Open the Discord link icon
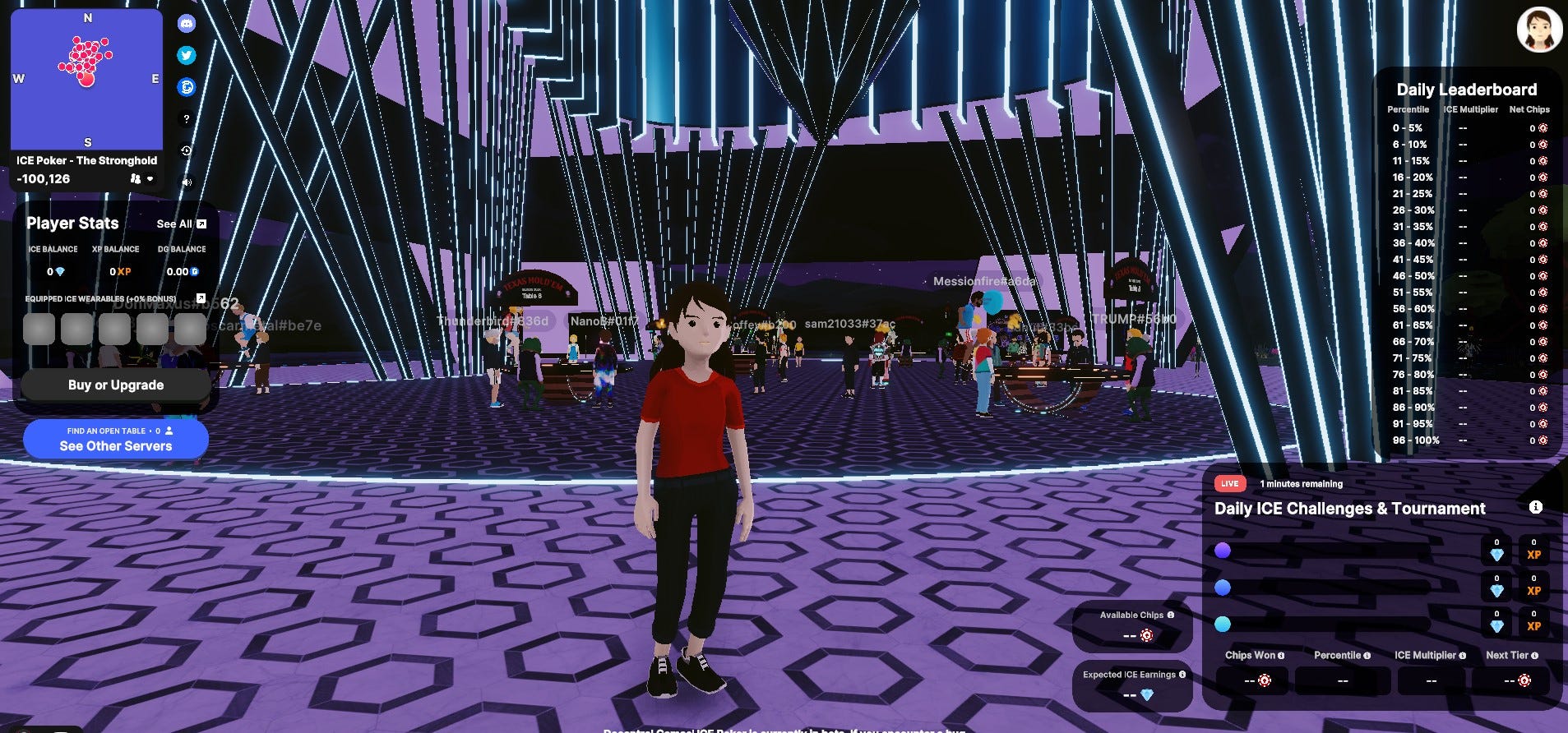This screenshot has height=733, width=1568. tap(187, 24)
